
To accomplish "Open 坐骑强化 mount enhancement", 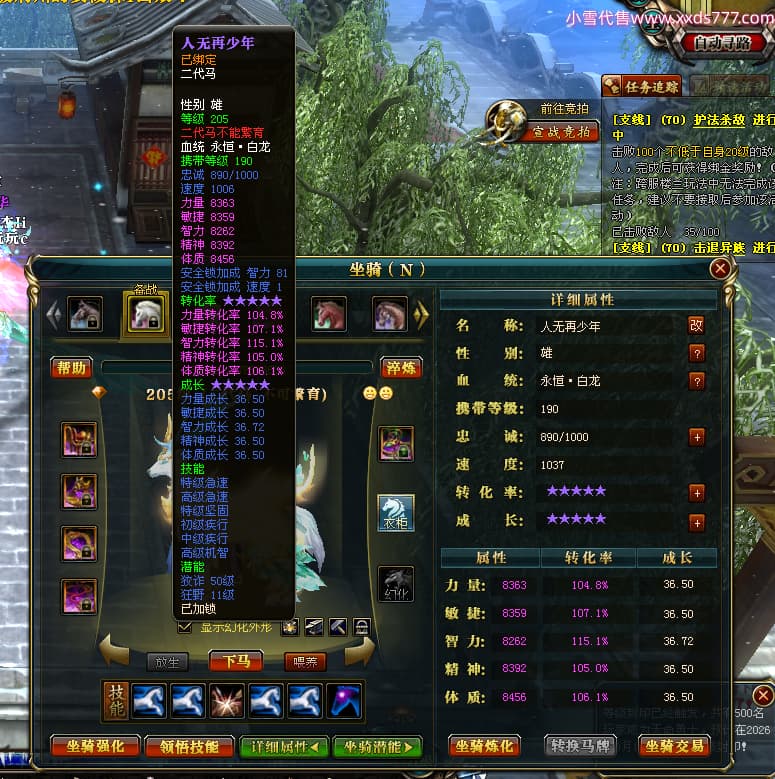I will (x=90, y=746).
